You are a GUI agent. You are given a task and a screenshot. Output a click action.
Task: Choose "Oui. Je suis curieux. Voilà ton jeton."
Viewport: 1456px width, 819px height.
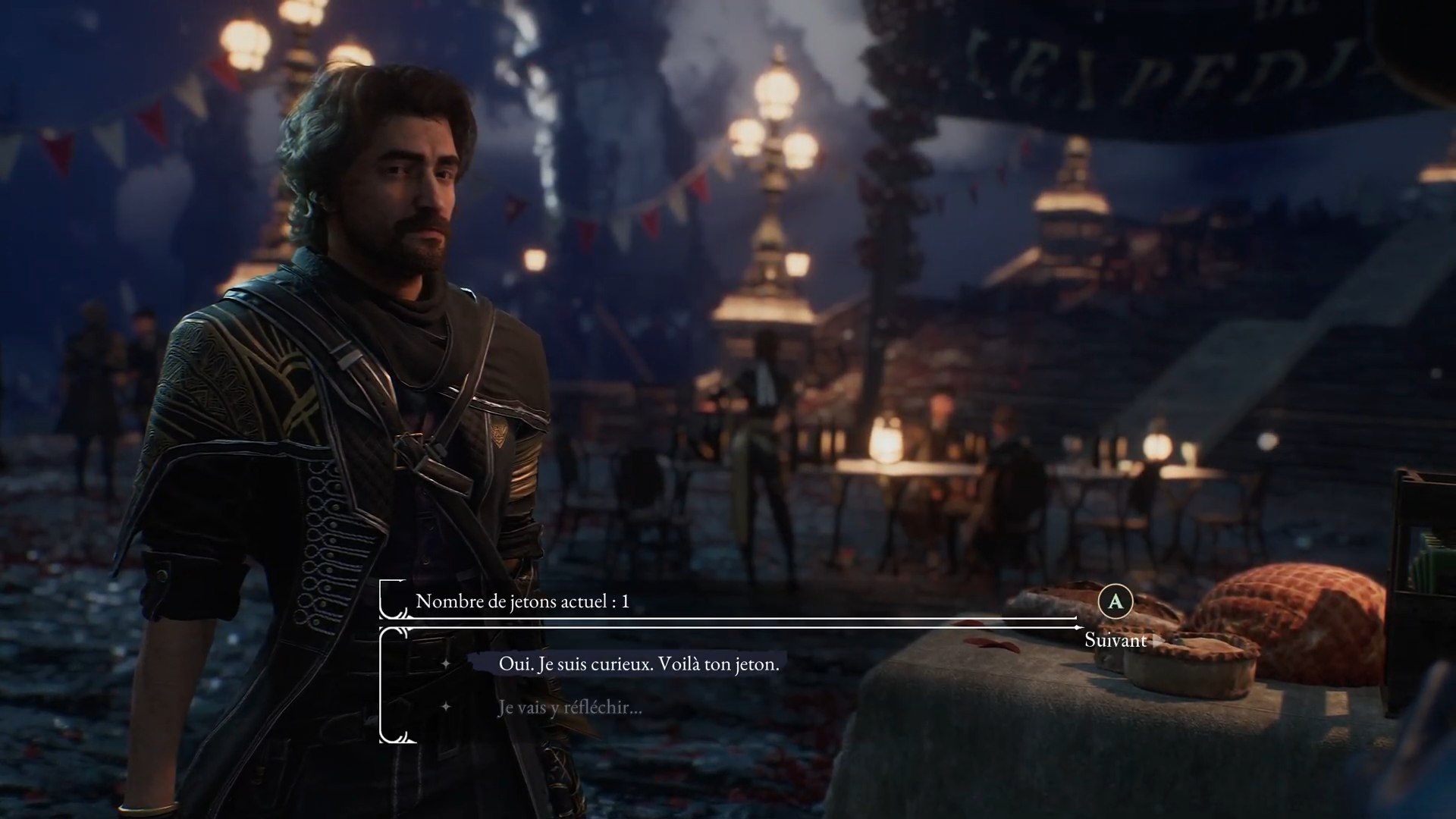(x=638, y=664)
